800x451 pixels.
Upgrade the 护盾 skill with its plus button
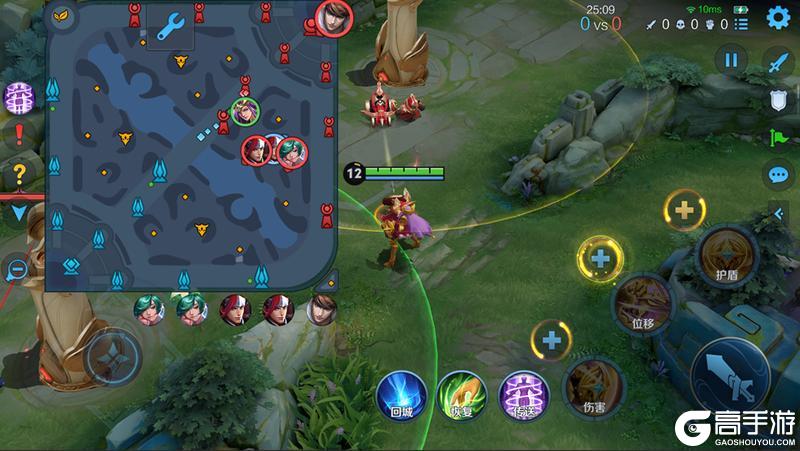(684, 210)
